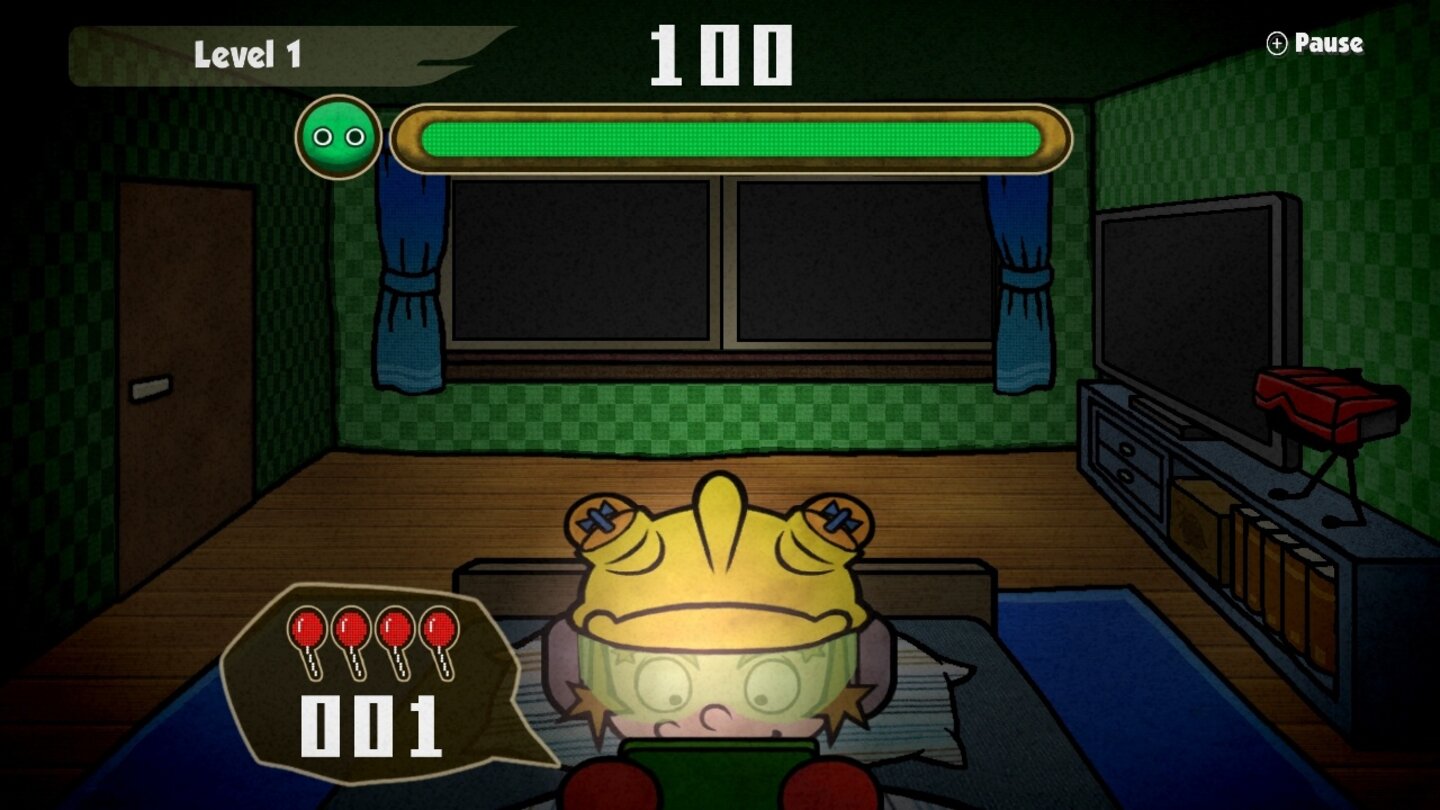Click the third red lollipop icon
This screenshot has width=1440, height=810.
click(x=396, y=630)
